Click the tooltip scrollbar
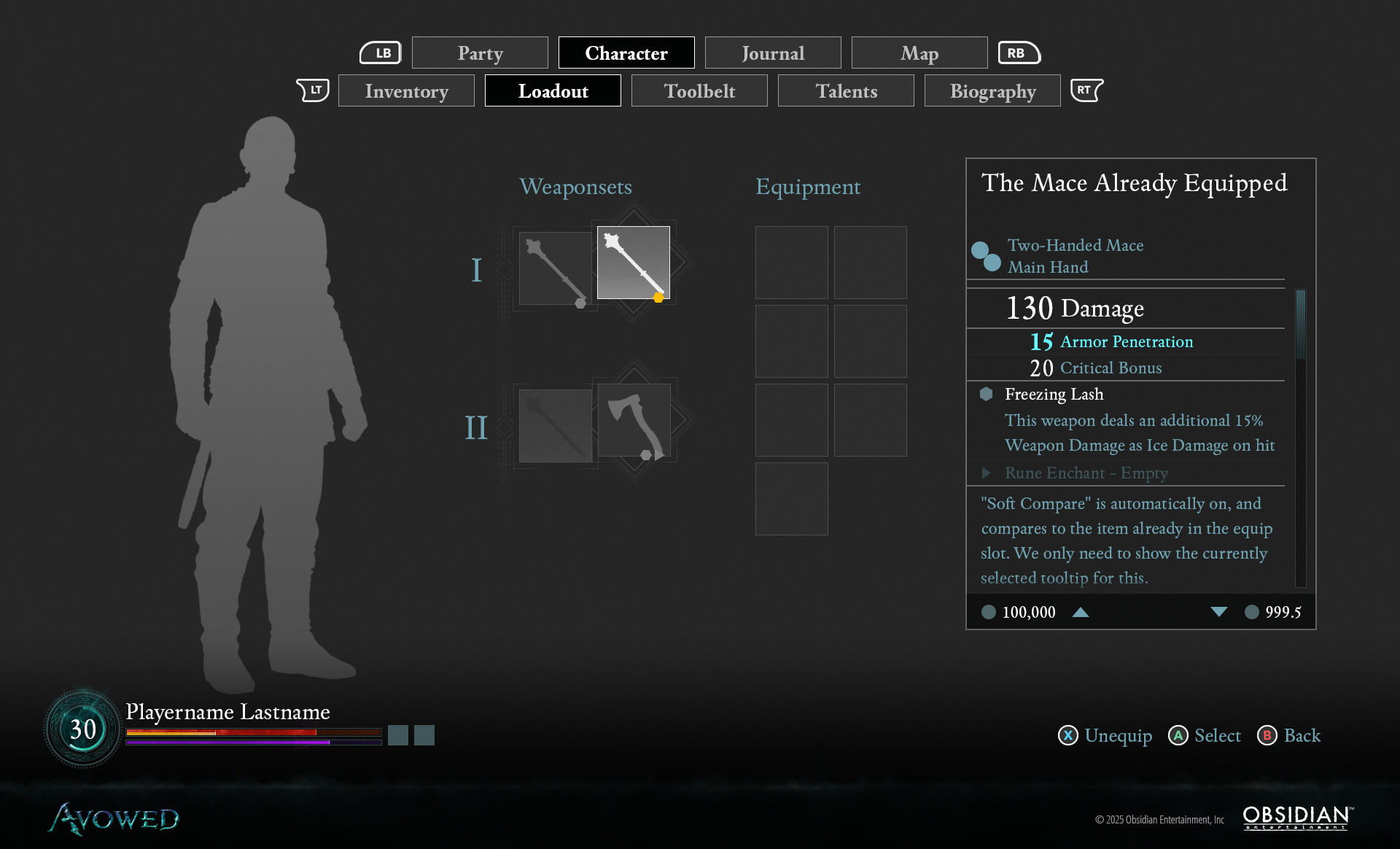 tap(1300, 324)
